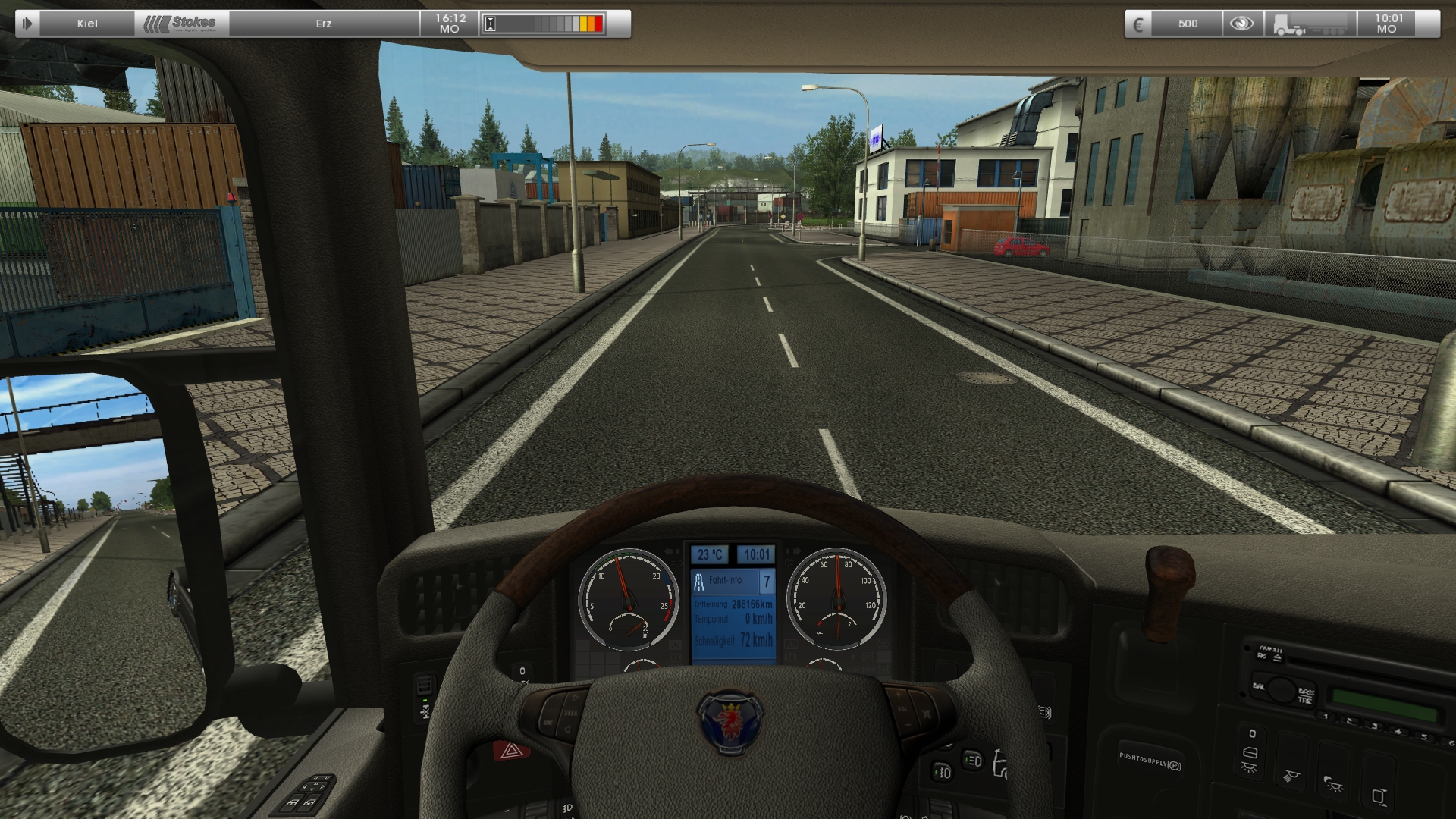Open the Stokes company logo panel
The width and height of the screenshot is (1456, 819).
(x=182, y=24)
